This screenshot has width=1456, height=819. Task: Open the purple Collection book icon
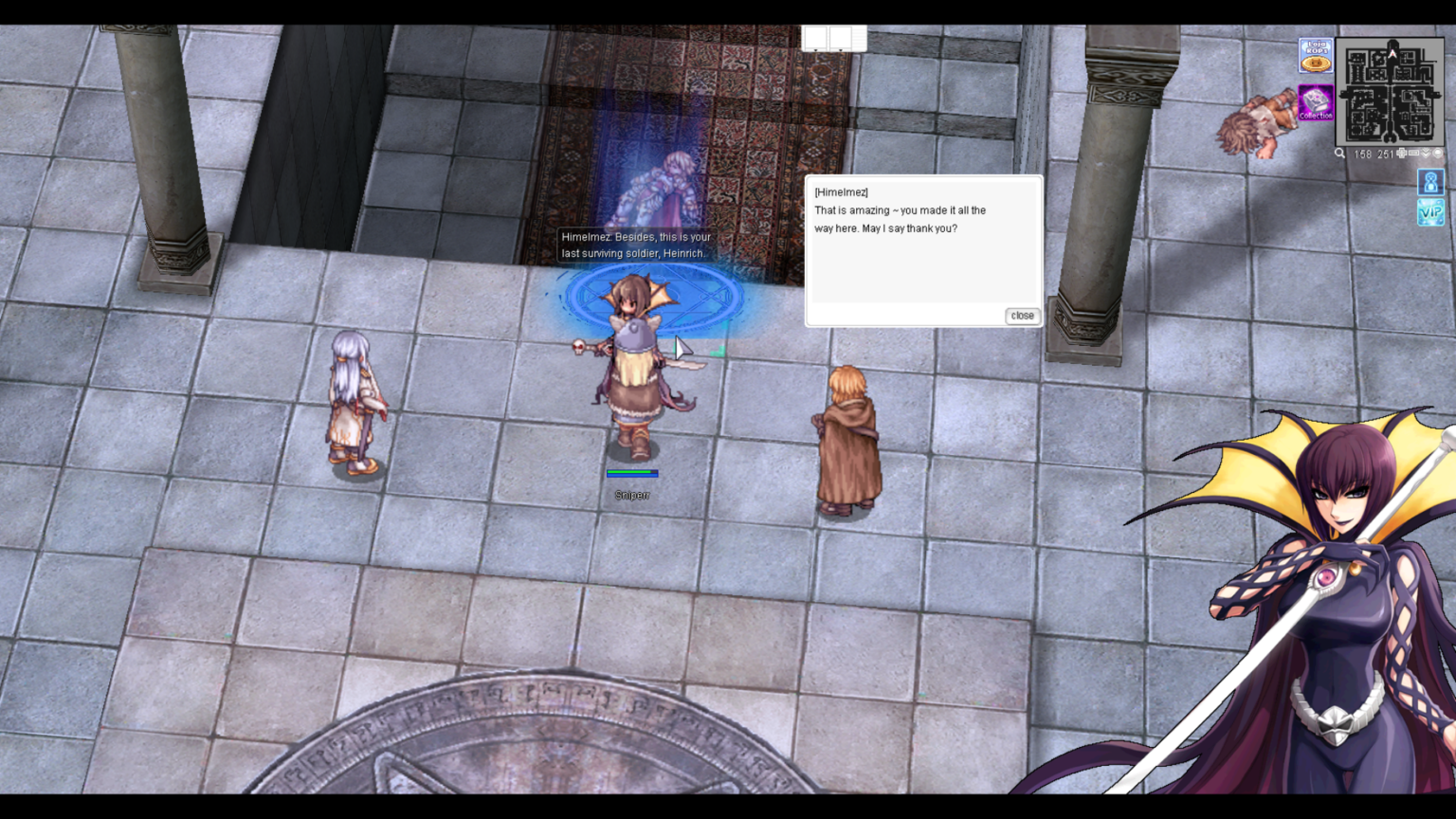coord(1316,102)
